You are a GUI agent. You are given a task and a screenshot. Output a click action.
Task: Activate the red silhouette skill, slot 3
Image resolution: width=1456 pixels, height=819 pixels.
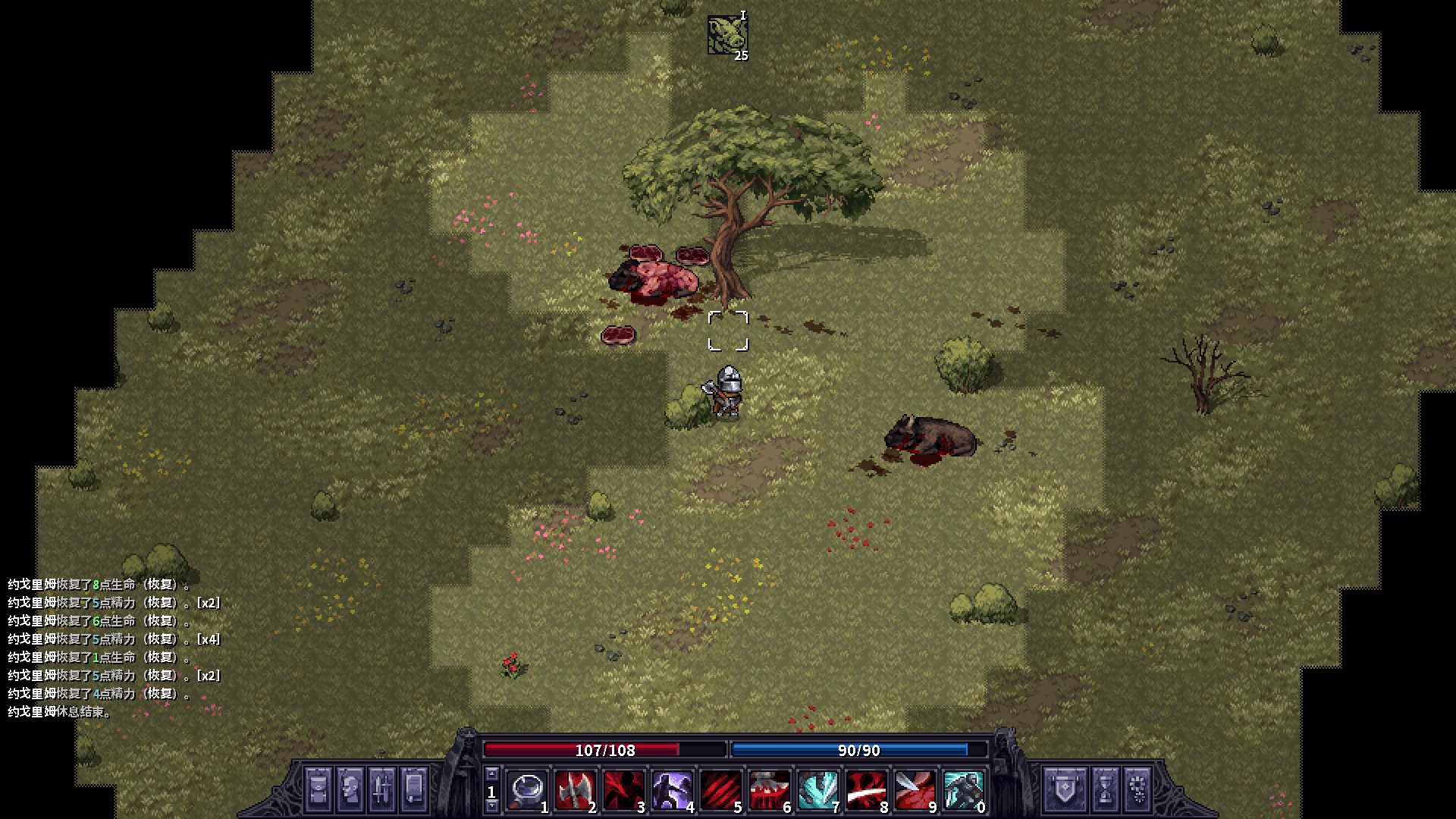pos(623,790)
